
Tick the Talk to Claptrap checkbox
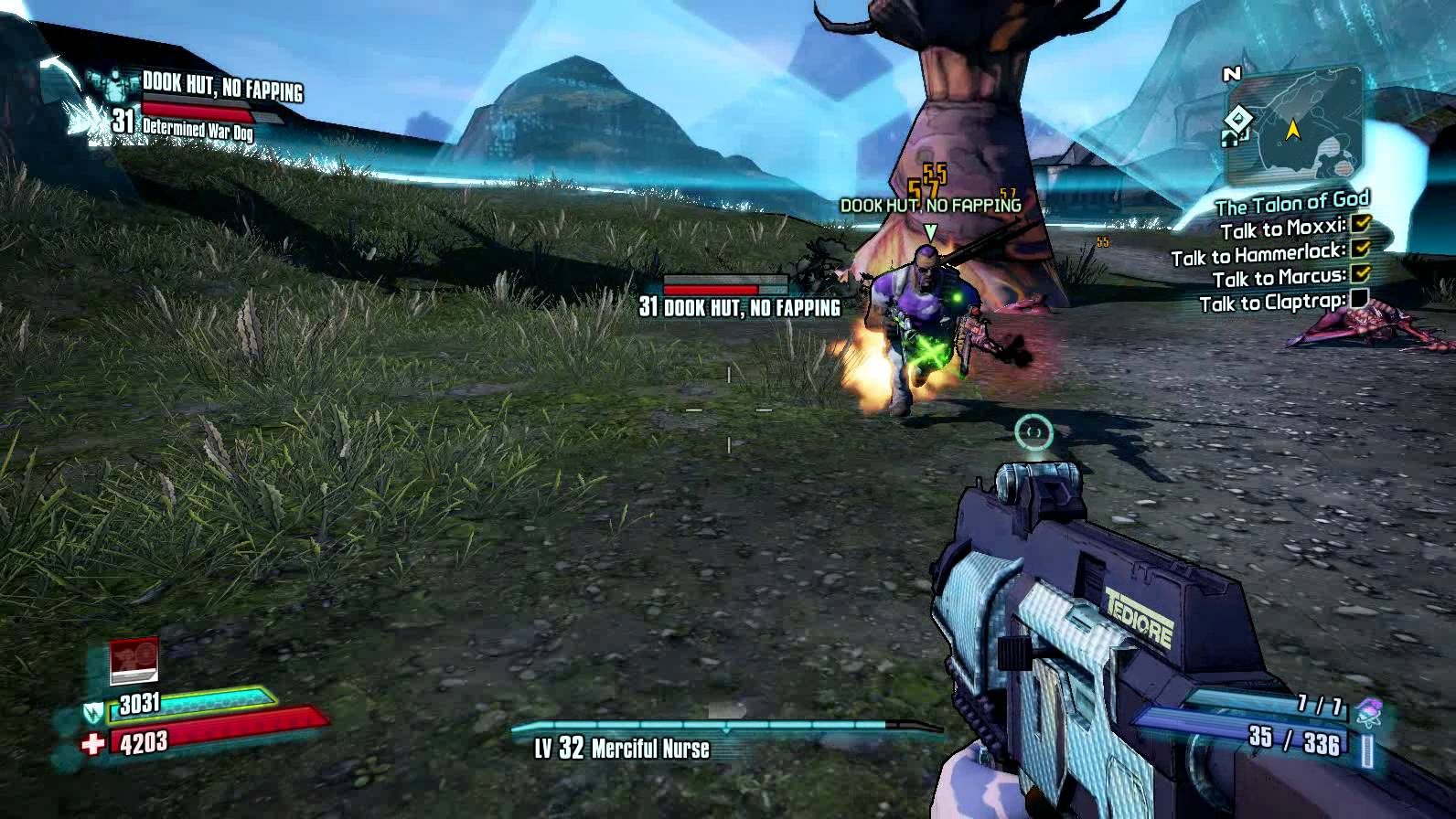click(x=1359, y=298)
